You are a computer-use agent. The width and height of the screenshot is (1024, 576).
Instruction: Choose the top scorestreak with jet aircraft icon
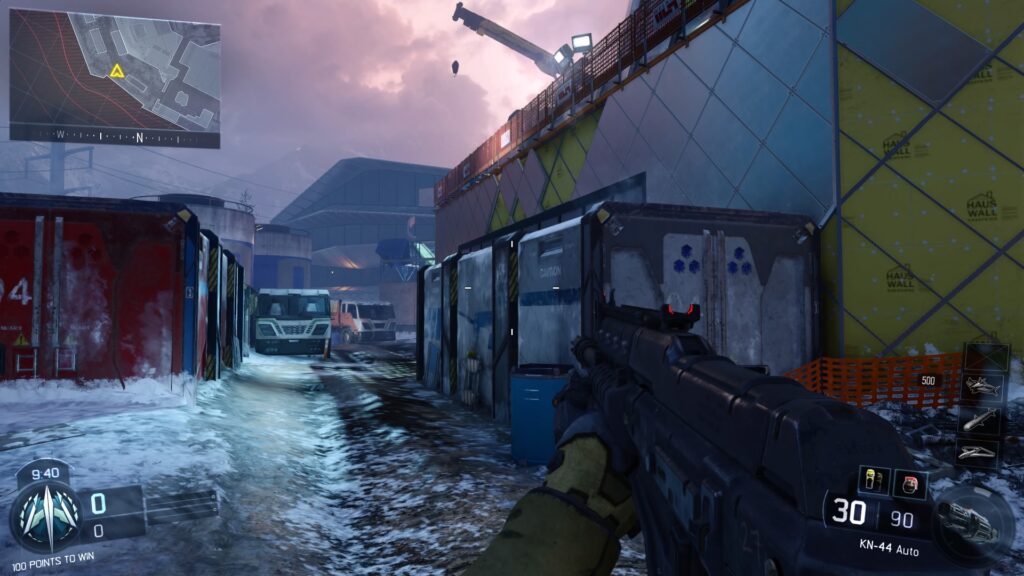(981, 386)
